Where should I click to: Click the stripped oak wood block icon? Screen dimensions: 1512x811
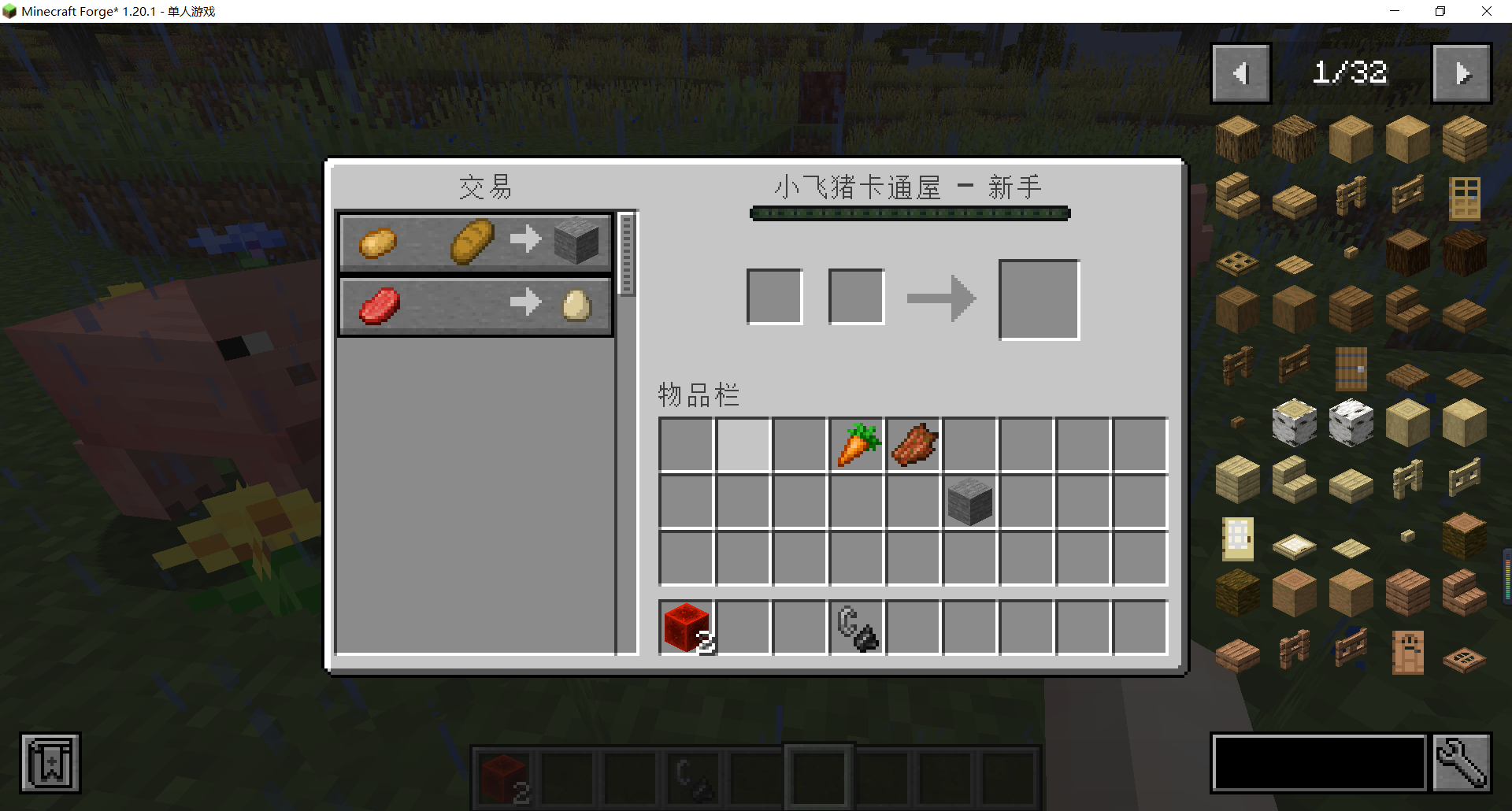point(1407,138)
